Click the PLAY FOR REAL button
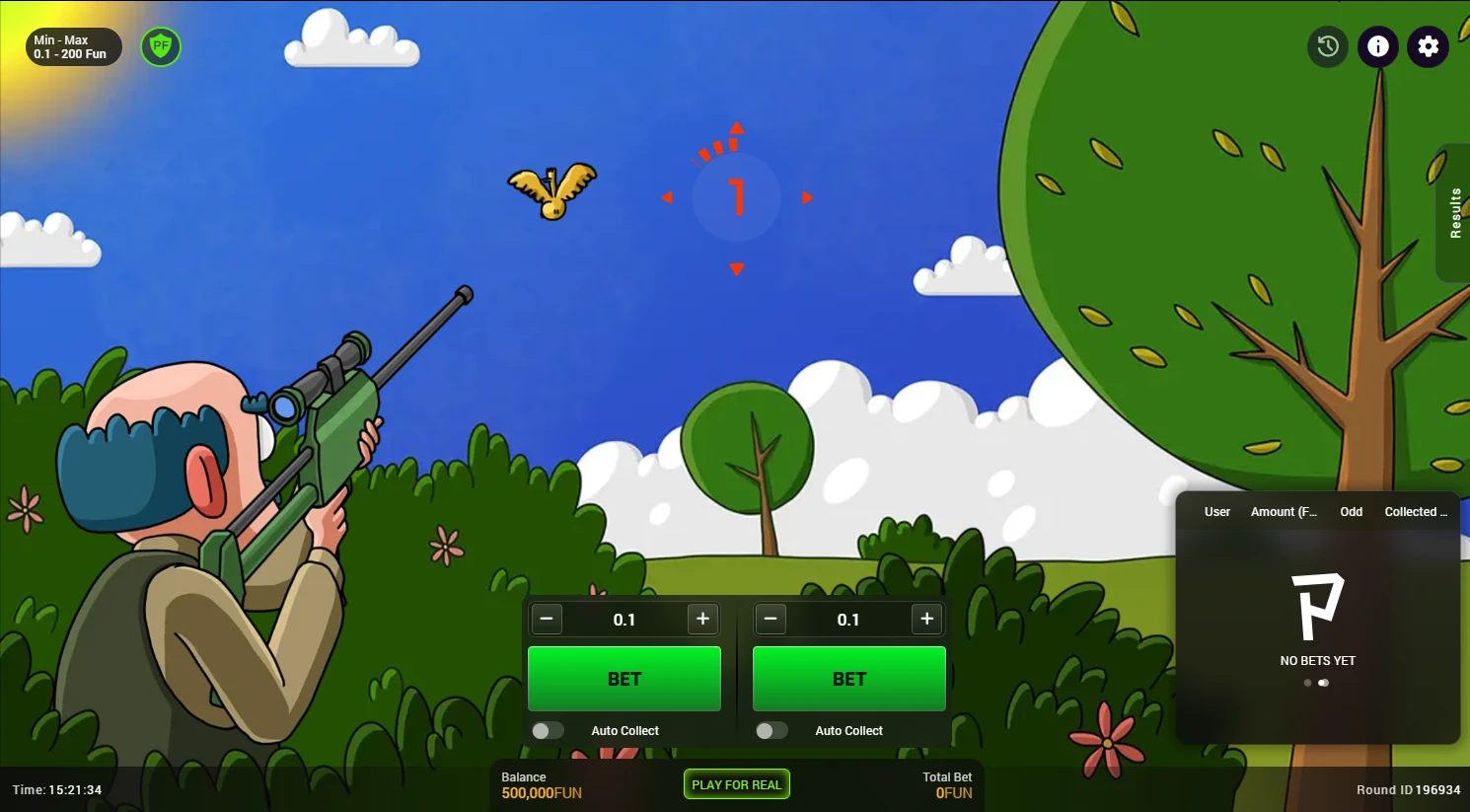This screenshot has height=812, width=1470. [x=736, y=784]
